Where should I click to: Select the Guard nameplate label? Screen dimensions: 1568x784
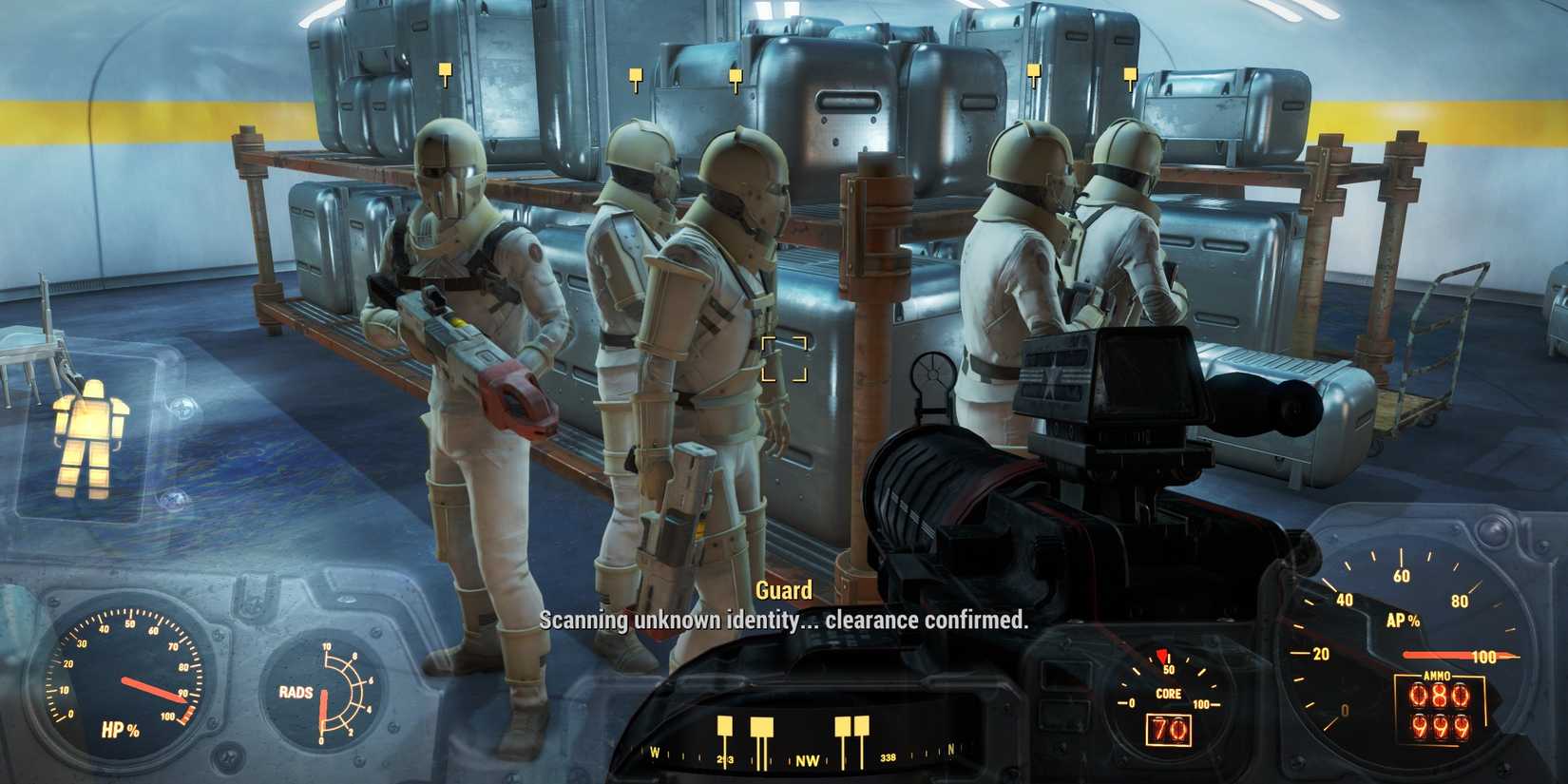point(783,589)
